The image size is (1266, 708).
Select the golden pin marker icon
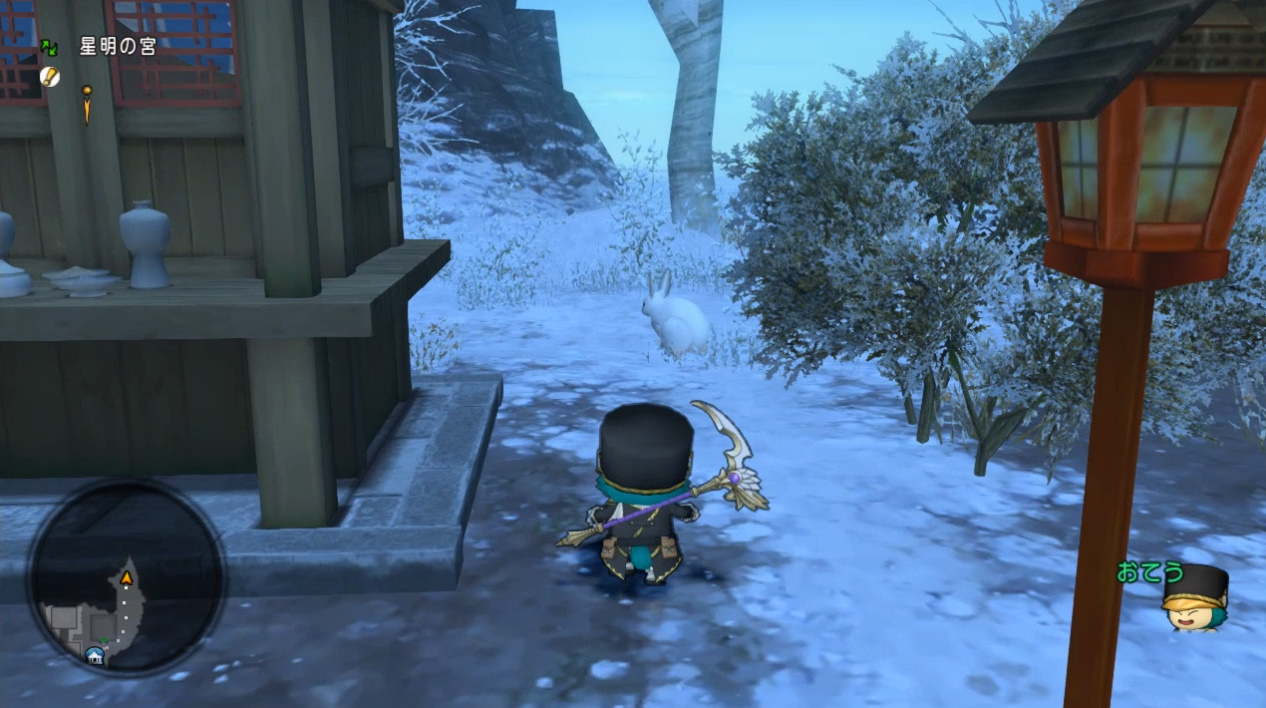click(87, 102)
